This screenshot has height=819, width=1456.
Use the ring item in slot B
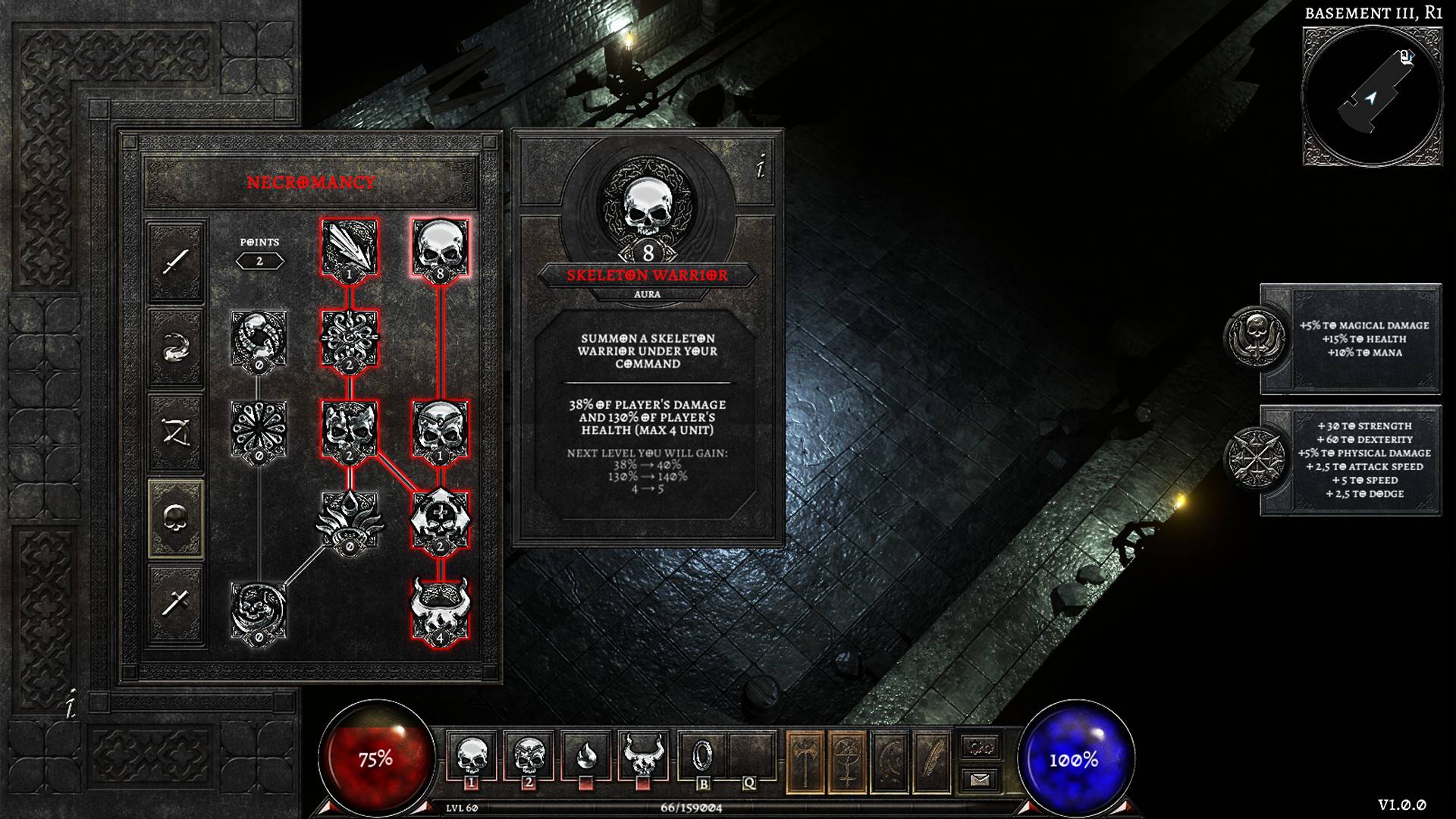(703, 755)
